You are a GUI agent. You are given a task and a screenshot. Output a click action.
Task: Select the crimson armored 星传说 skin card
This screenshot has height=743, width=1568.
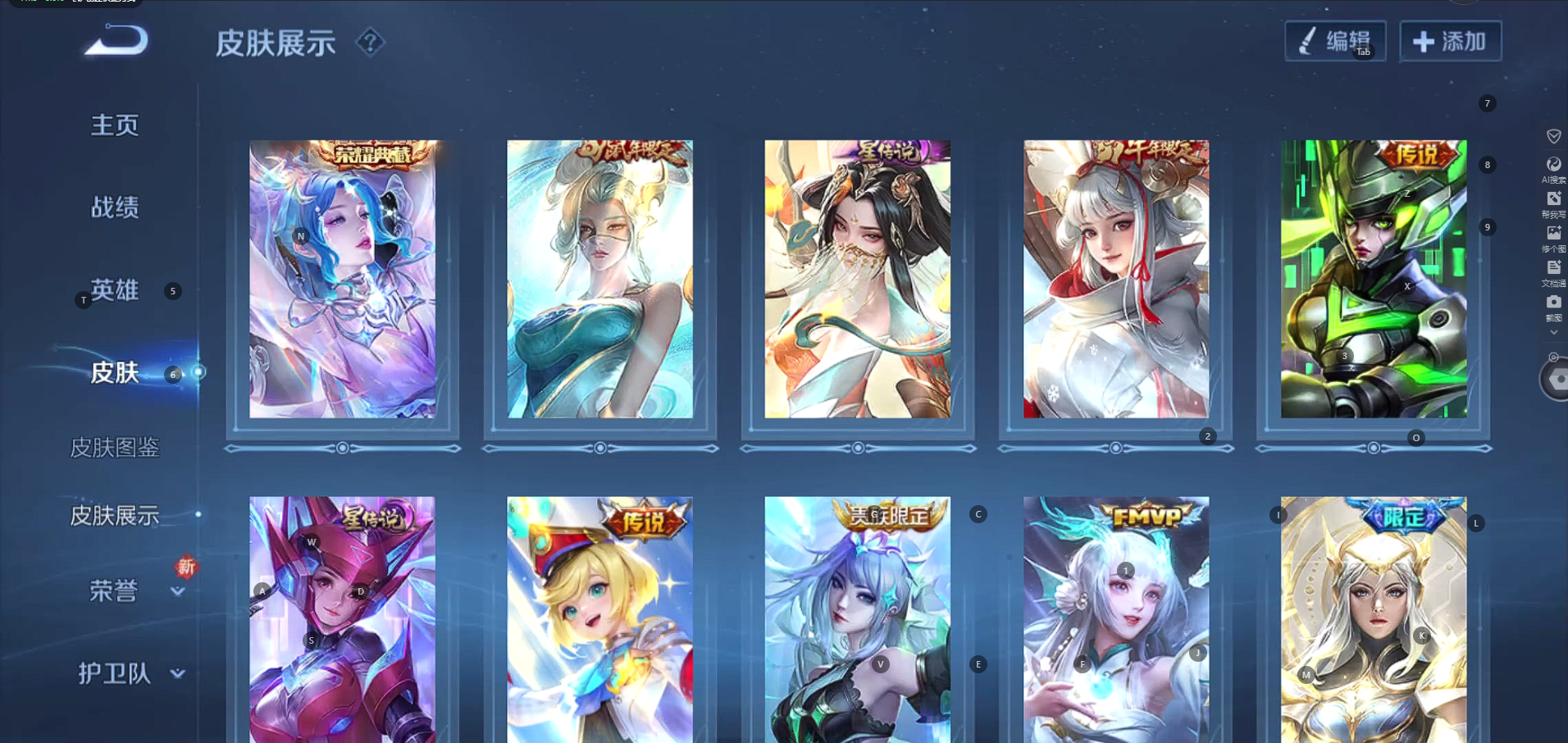click(343, 619)
